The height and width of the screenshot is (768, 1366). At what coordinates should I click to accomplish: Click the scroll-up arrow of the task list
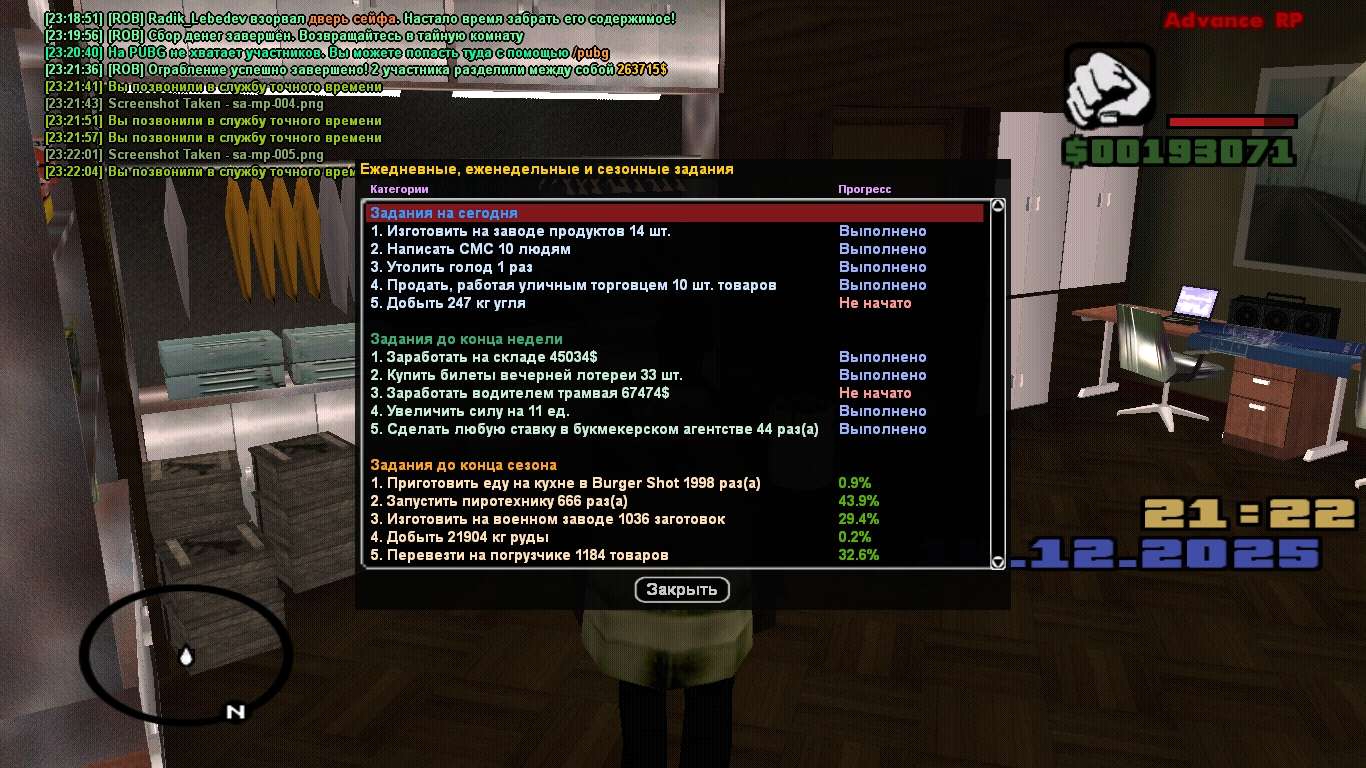tap(997, 206)
